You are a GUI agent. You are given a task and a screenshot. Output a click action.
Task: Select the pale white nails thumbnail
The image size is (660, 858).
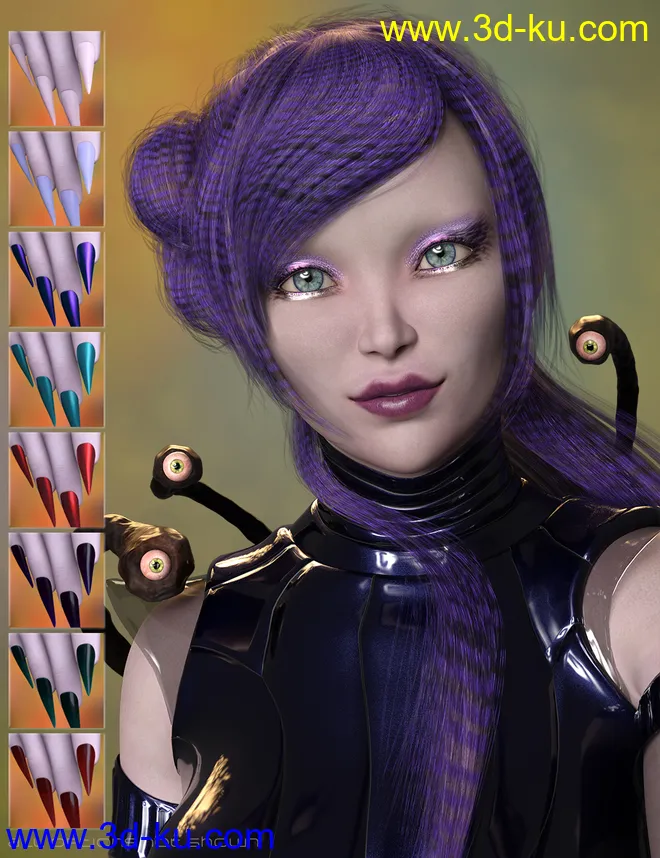[x=56, y=78]
